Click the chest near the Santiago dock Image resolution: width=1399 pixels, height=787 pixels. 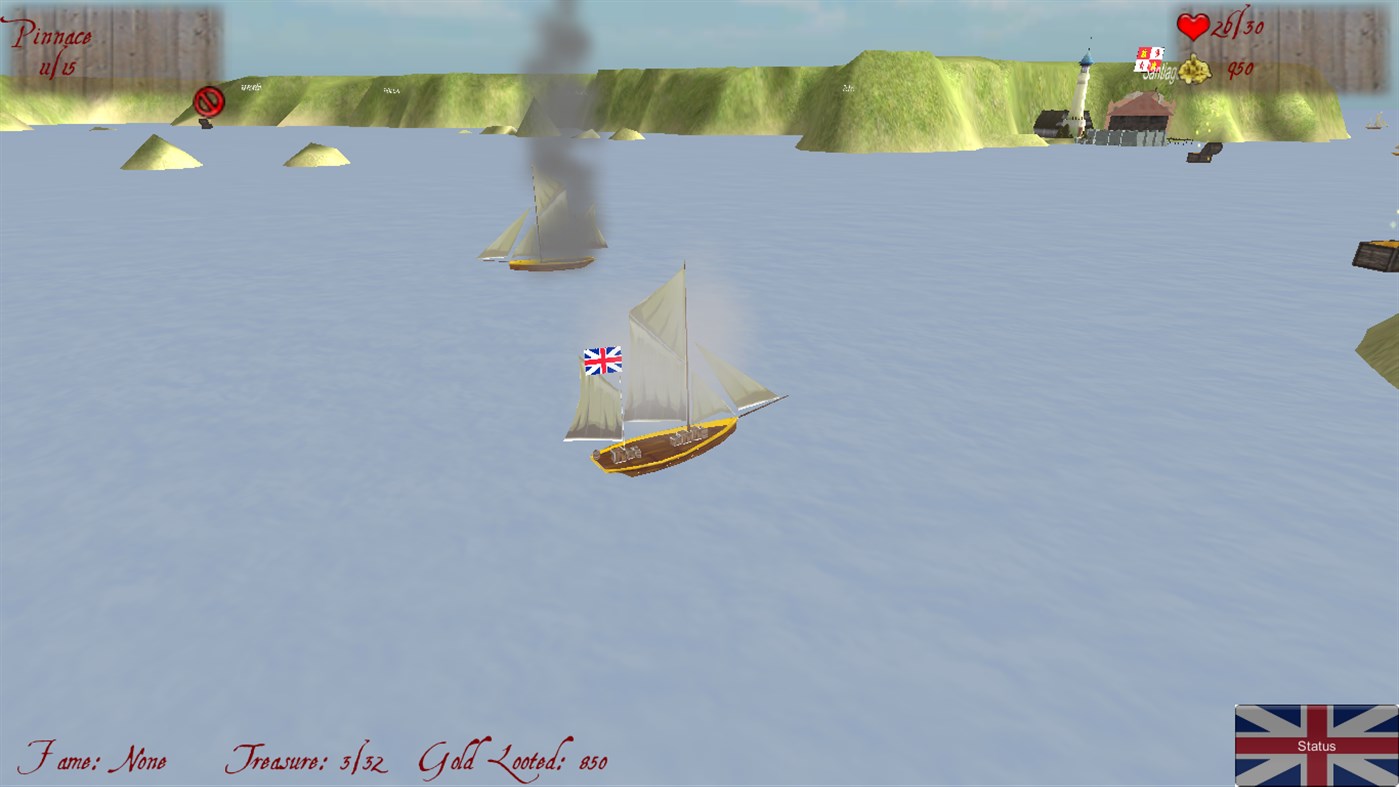tap(1204, 155)
